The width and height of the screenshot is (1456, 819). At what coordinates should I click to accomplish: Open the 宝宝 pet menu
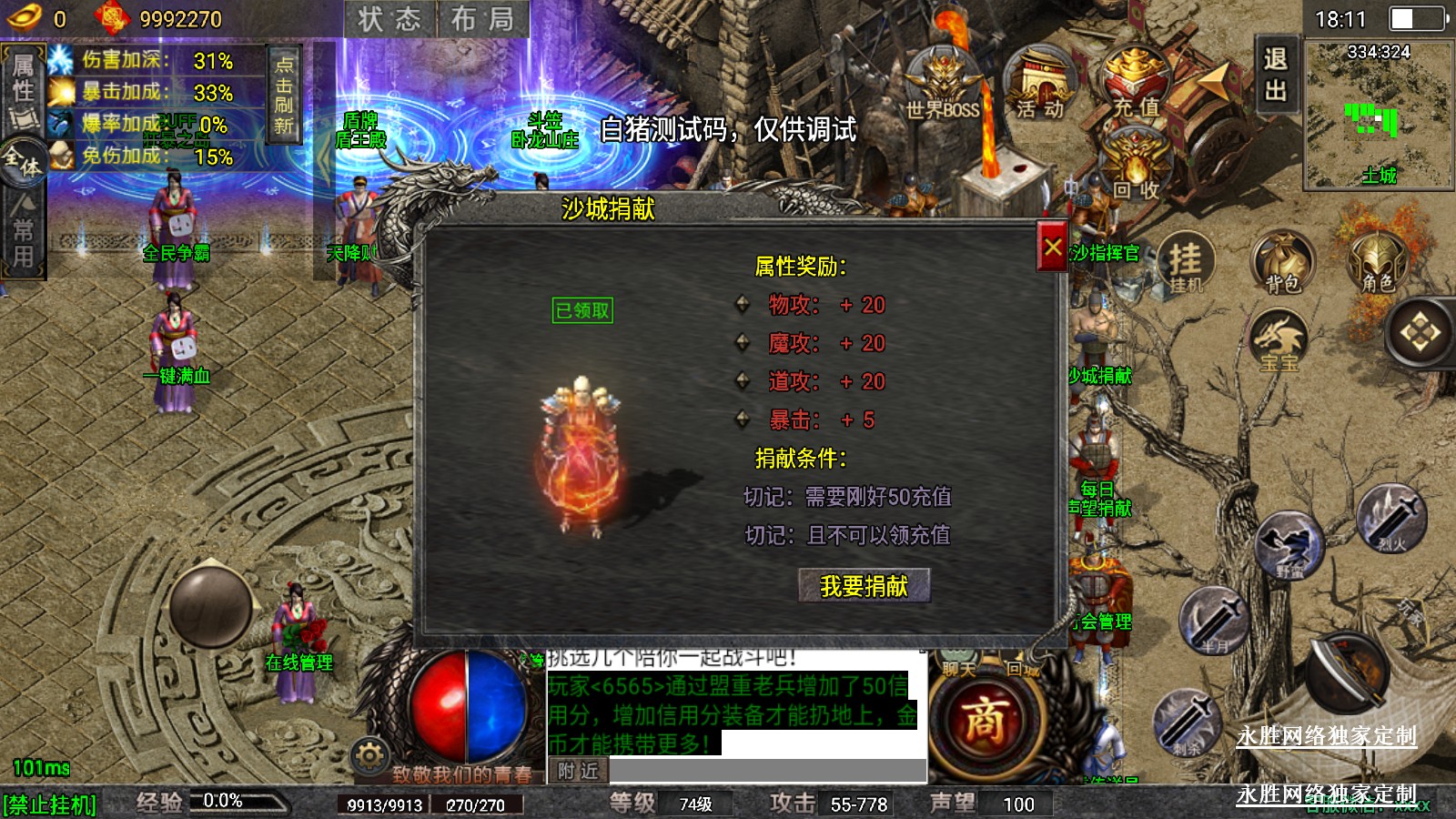(x=1279, y=341)
